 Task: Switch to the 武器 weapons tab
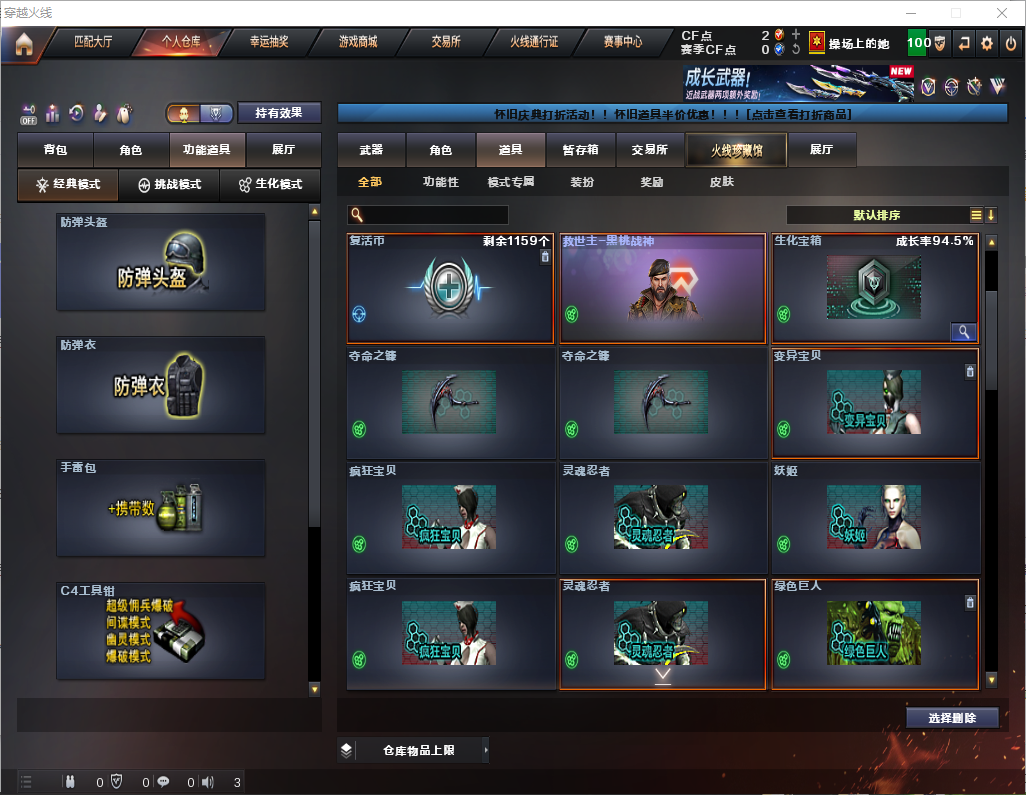371,150
